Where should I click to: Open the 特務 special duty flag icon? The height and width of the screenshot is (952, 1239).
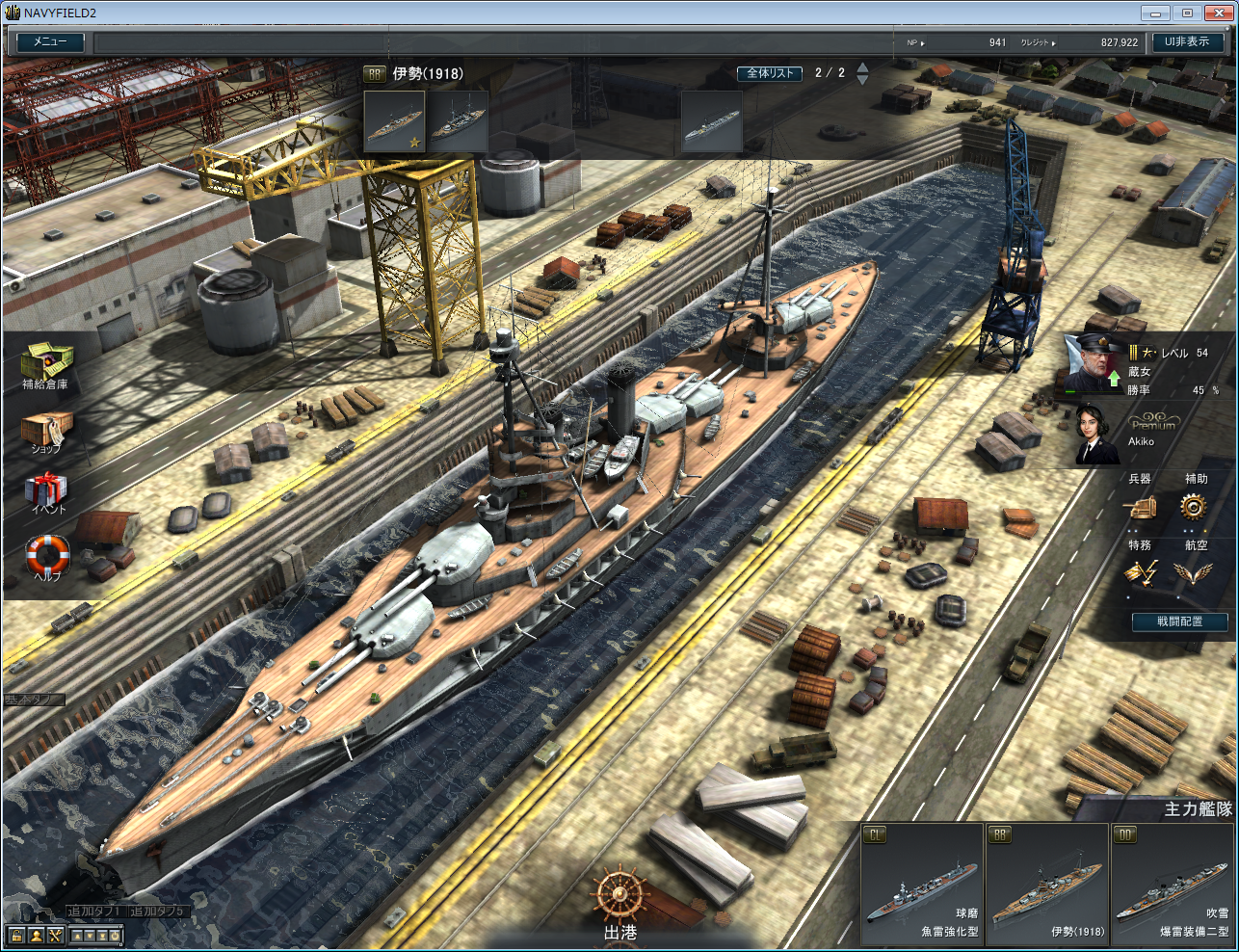1141,573
